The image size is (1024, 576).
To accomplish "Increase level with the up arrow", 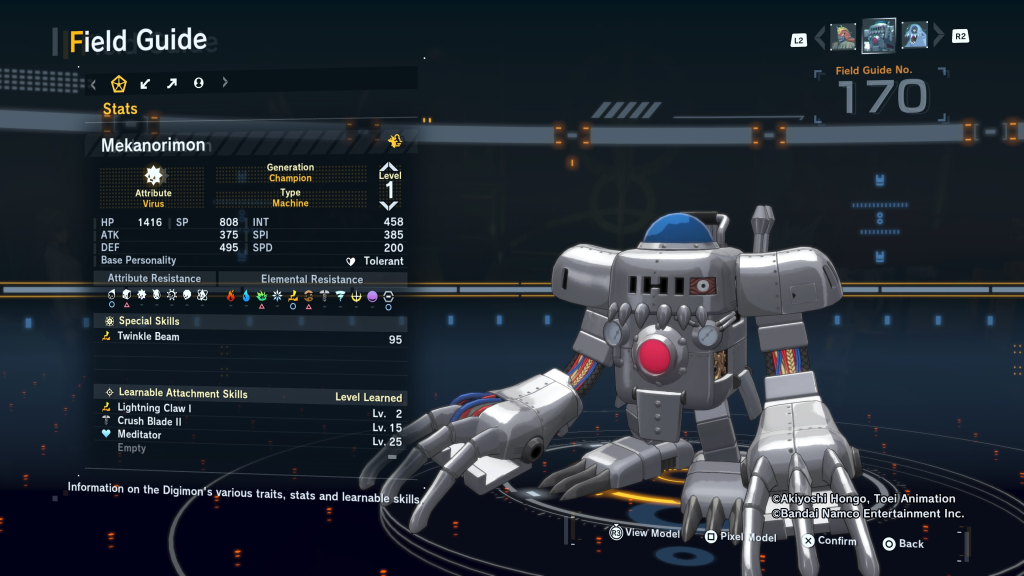I will pos(389,167).
